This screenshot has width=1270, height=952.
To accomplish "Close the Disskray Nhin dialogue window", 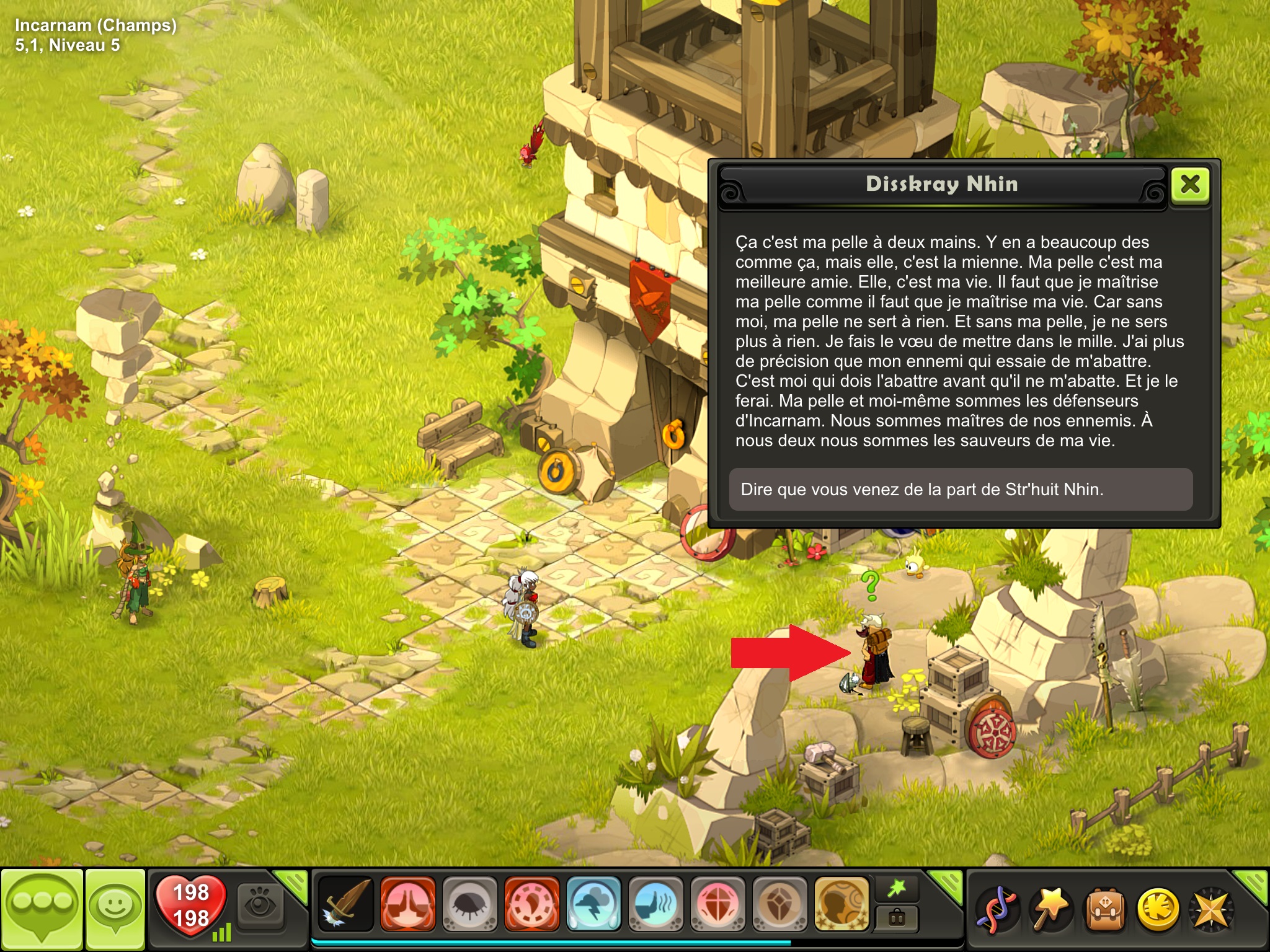I will pos(1190,185).
